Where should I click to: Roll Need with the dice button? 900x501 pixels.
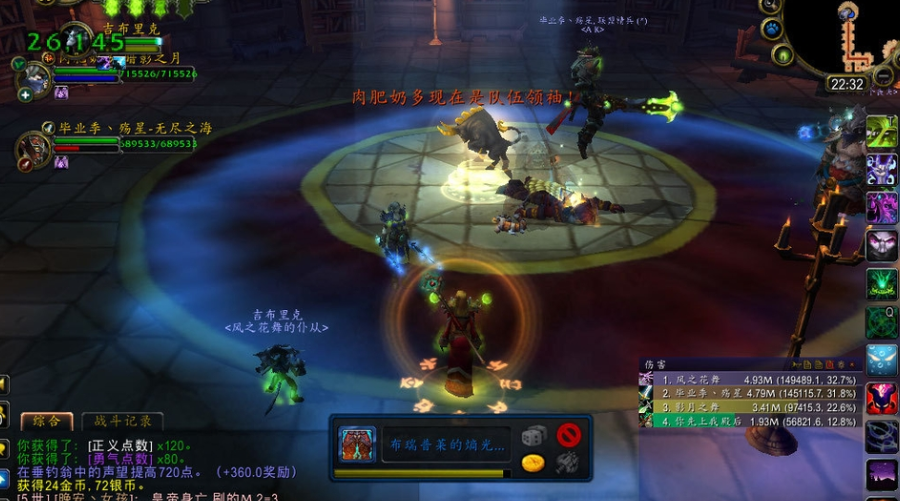(534, 436)
